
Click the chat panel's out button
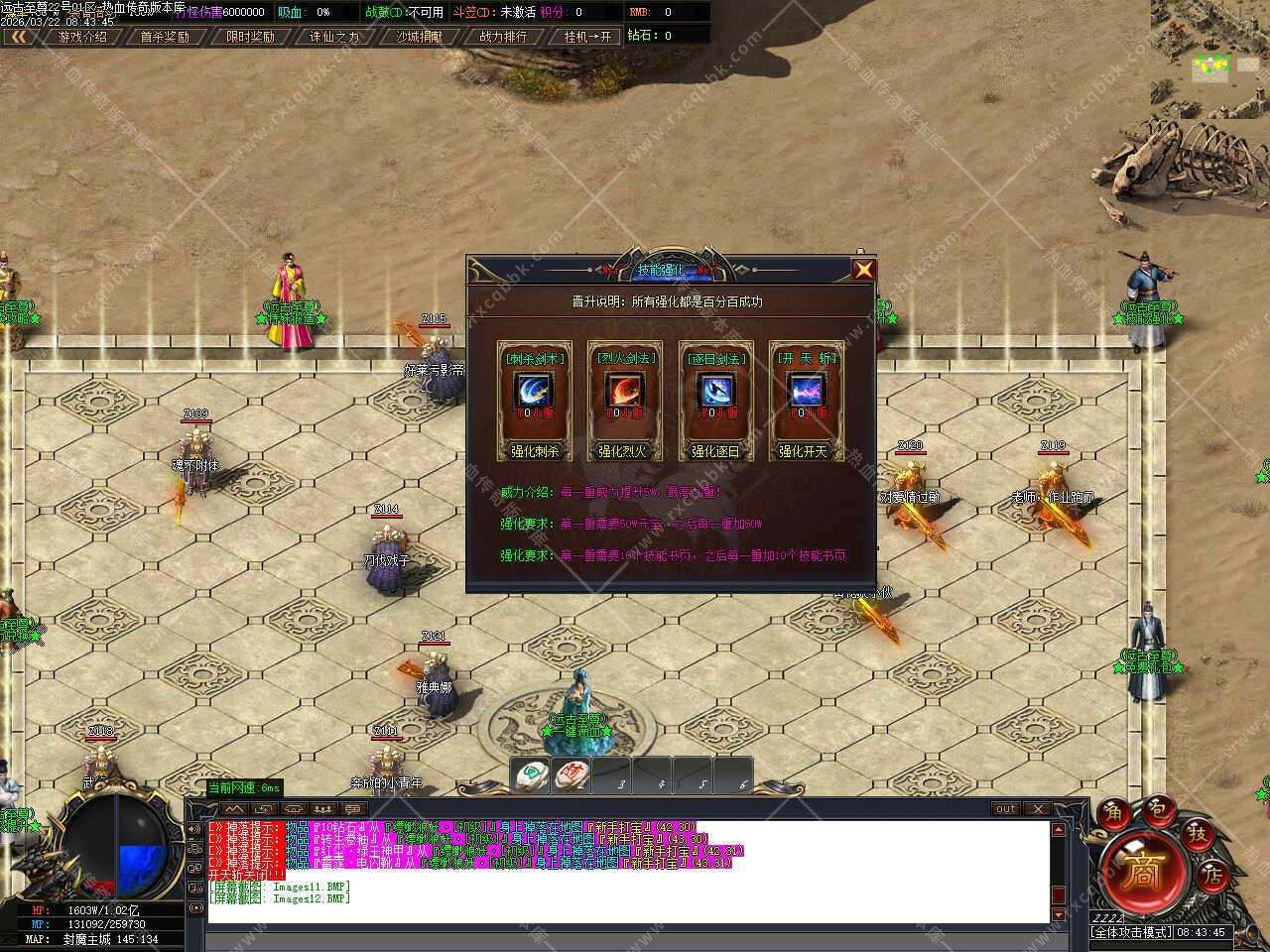1006,808
